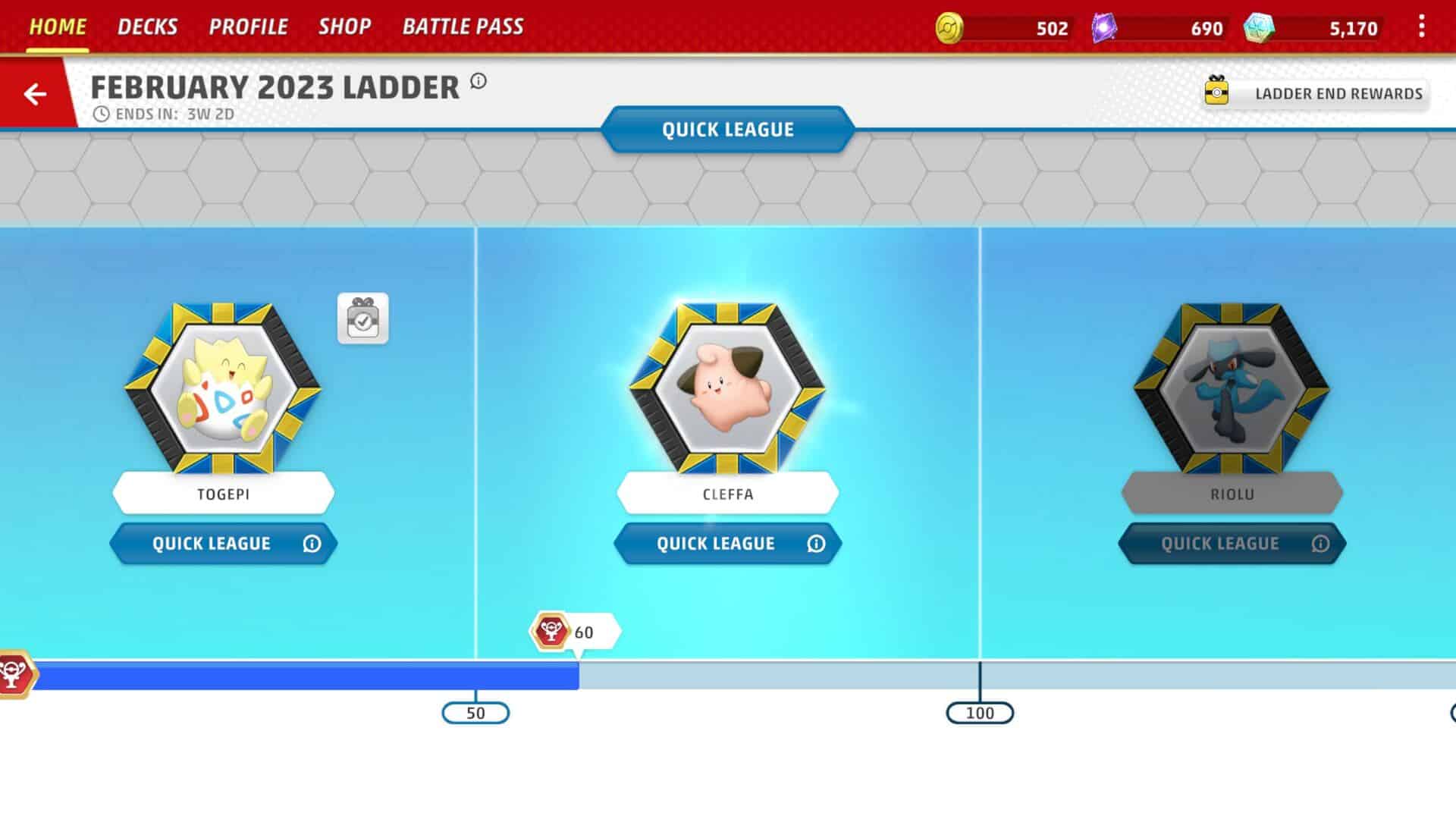1456x819 pixels.
Task: Click the purple crystal currency icon
Action: (x=1103, y=27)
